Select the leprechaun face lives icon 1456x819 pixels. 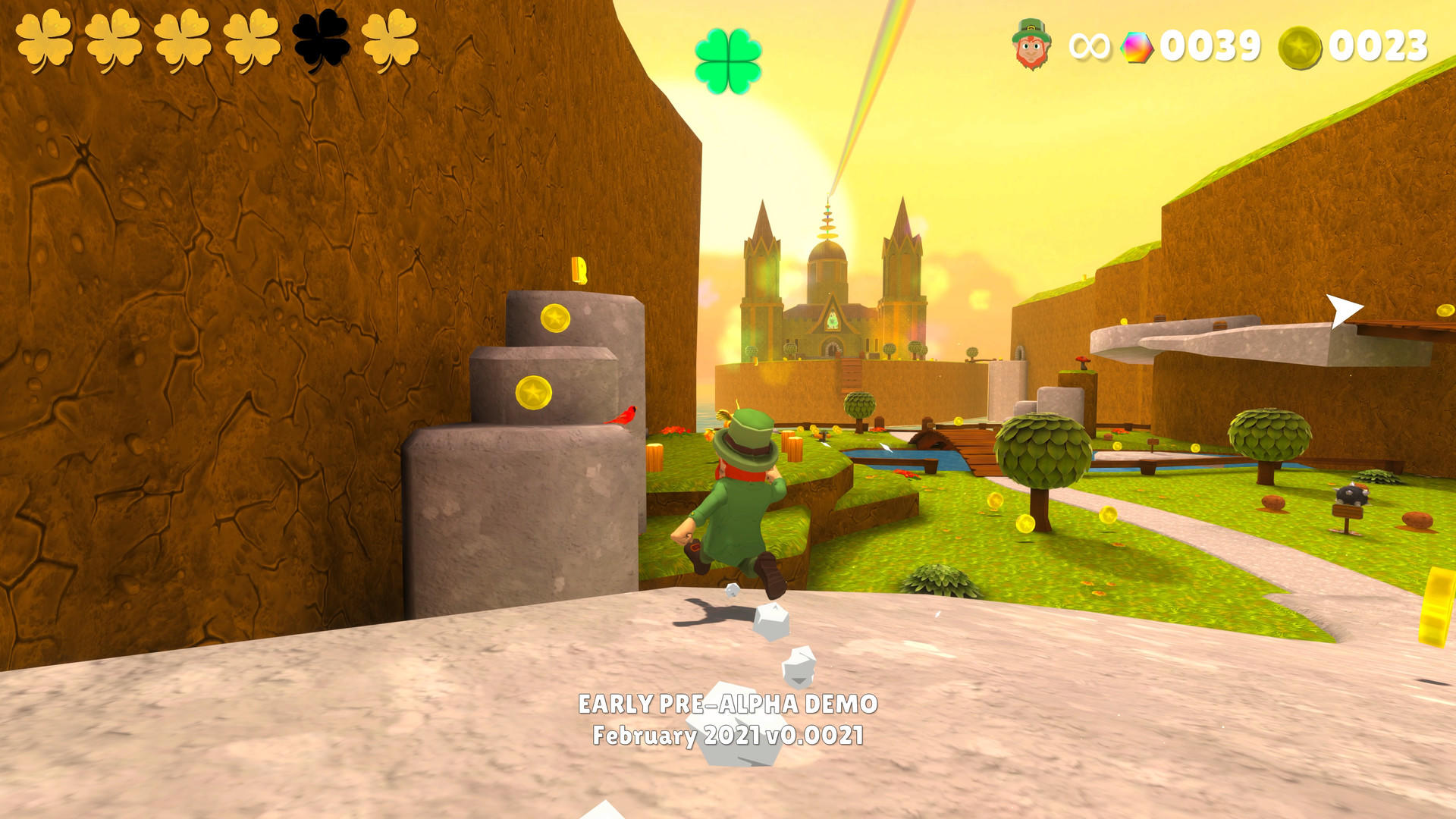[x=1031, y=44]
